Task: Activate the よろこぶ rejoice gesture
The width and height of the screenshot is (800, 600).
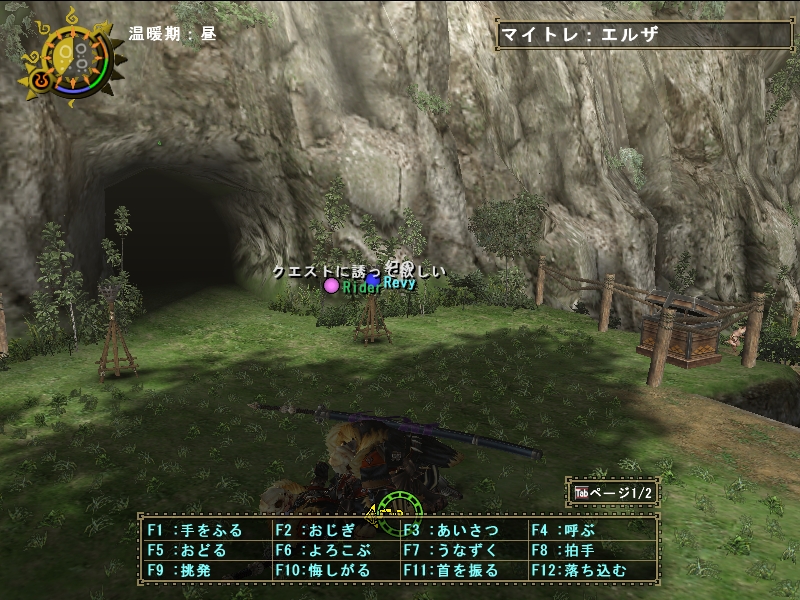Action: 333,551
